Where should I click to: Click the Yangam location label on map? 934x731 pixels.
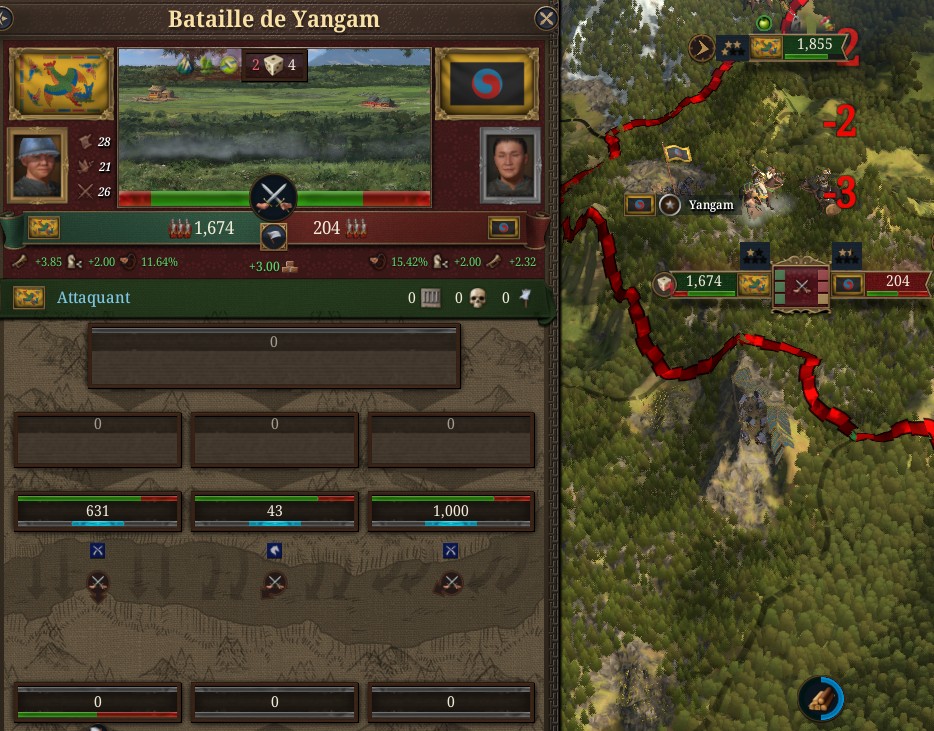click(x=710, y=205)
